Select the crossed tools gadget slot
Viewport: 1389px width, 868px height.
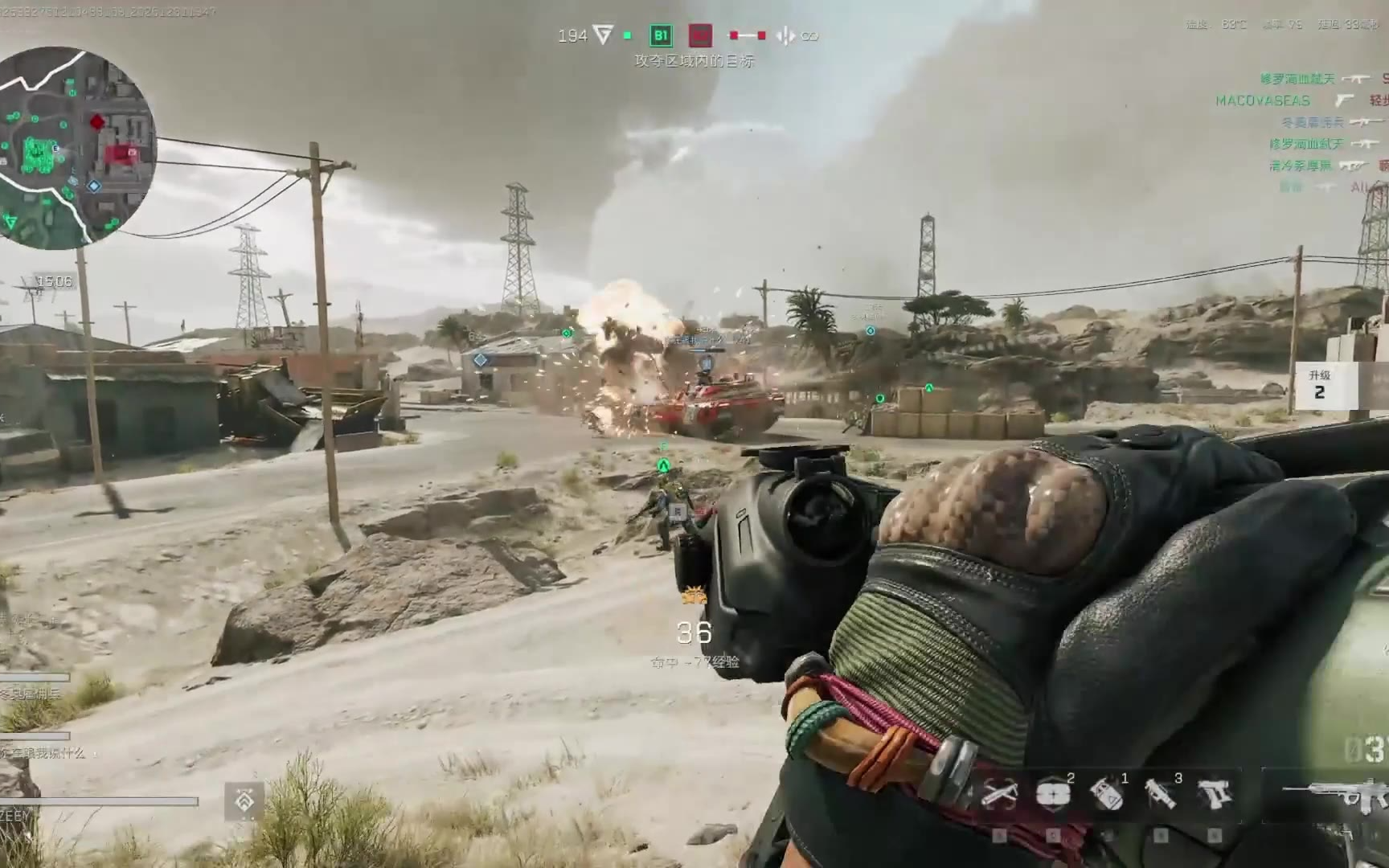click(x=999, y=795)
